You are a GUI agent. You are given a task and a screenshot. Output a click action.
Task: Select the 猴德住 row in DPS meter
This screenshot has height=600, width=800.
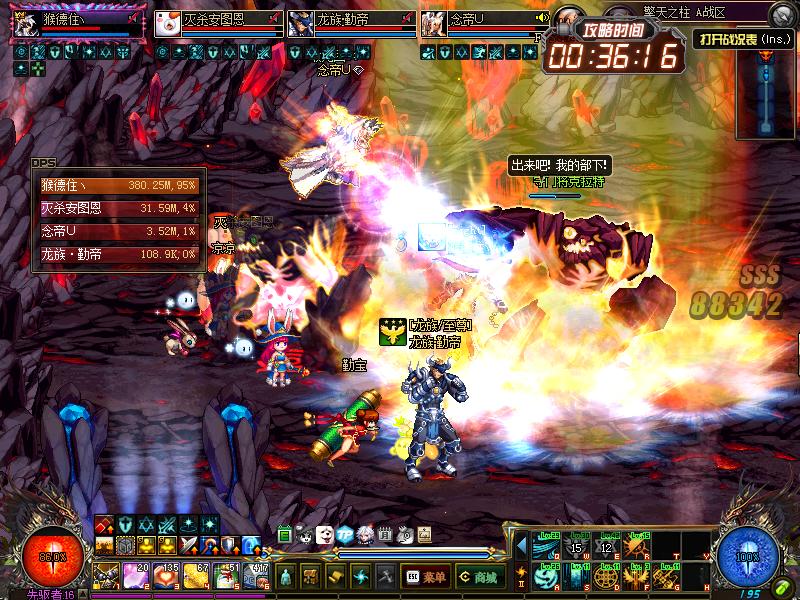pos(119,185)
